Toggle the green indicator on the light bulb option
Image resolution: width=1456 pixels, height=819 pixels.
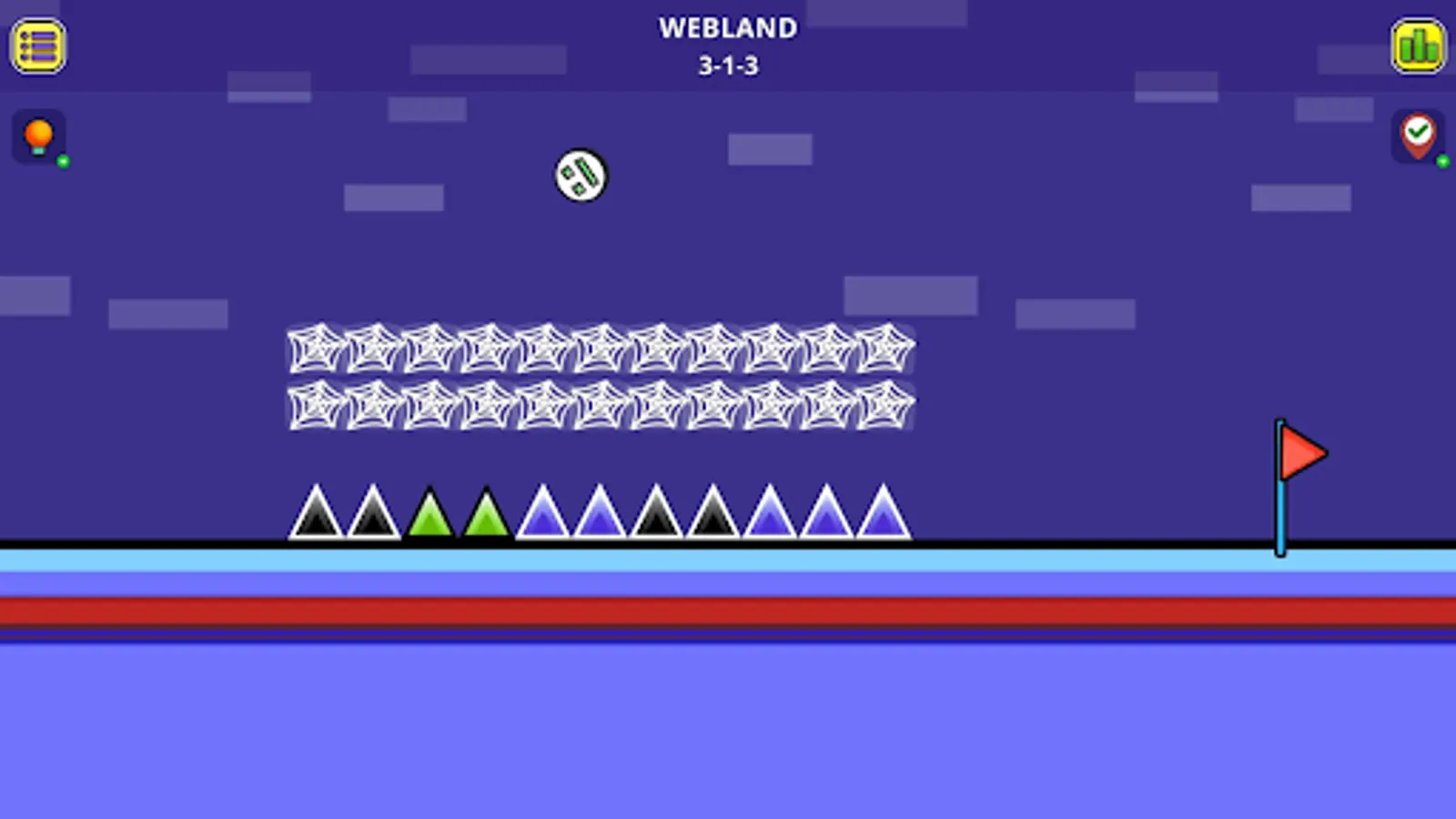[x=62, y=164]
